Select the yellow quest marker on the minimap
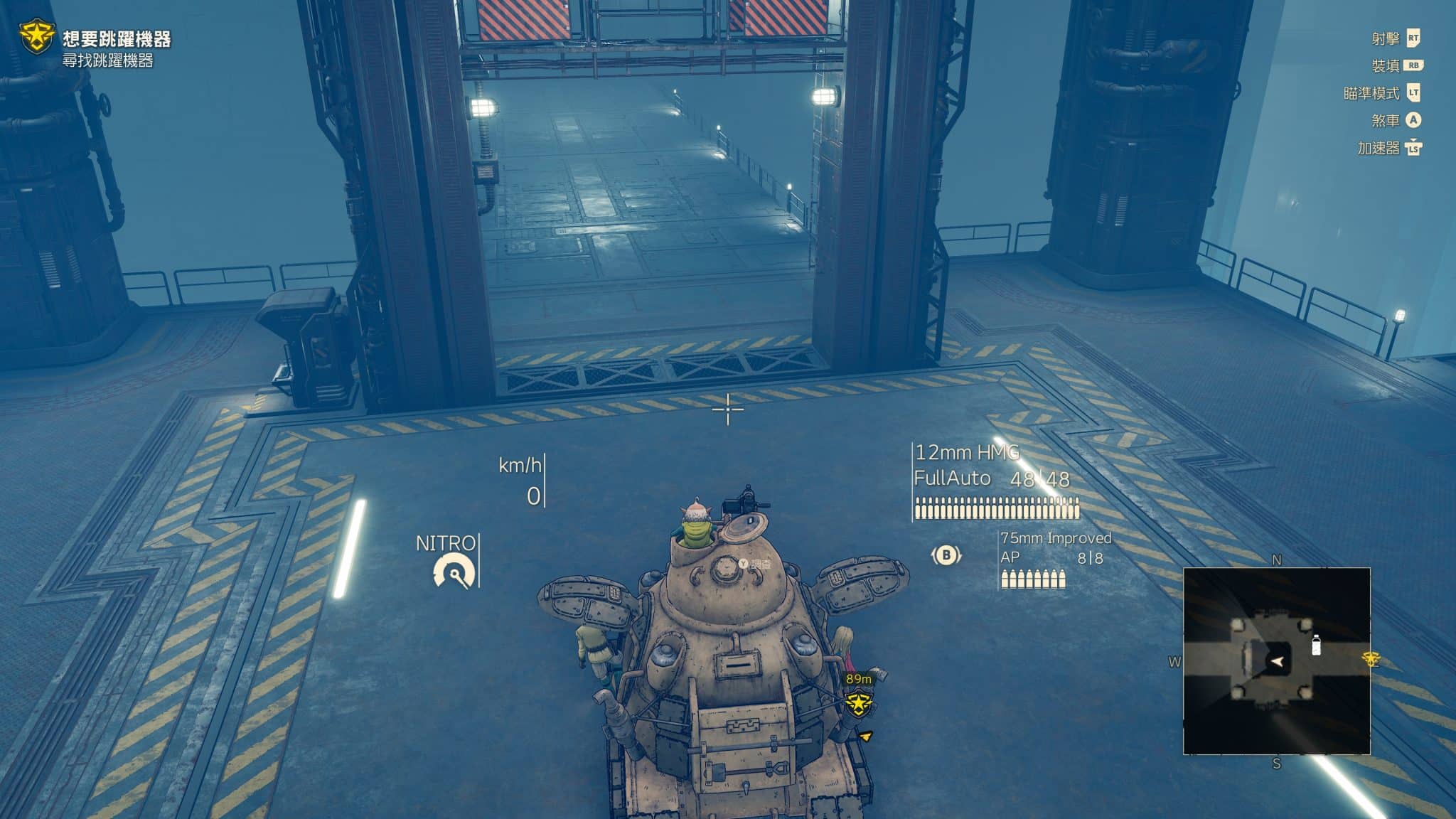Screen dimensions: 1456x819 [x=1371, y=659]
